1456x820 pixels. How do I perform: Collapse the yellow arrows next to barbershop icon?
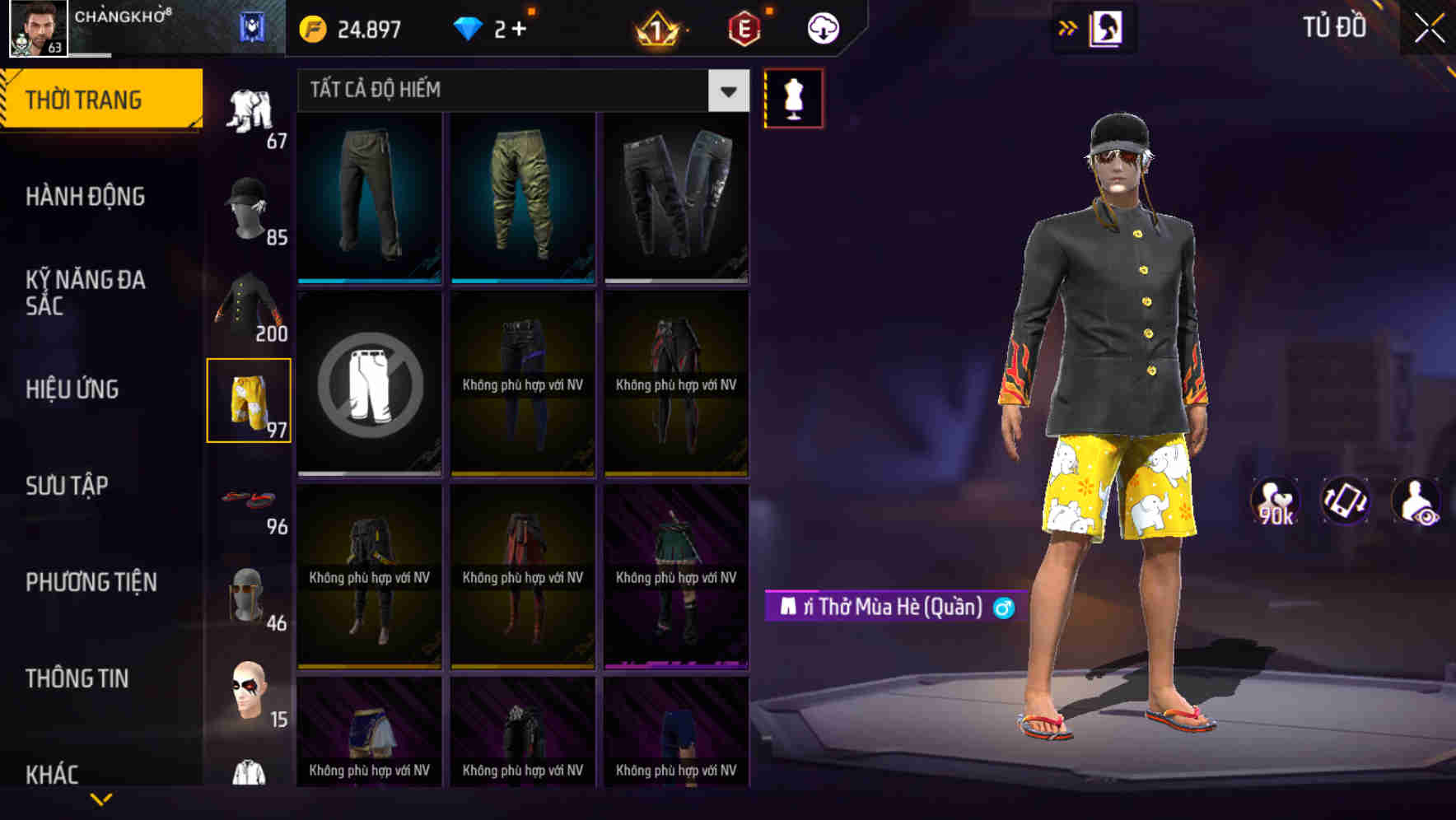[1067, 27]
